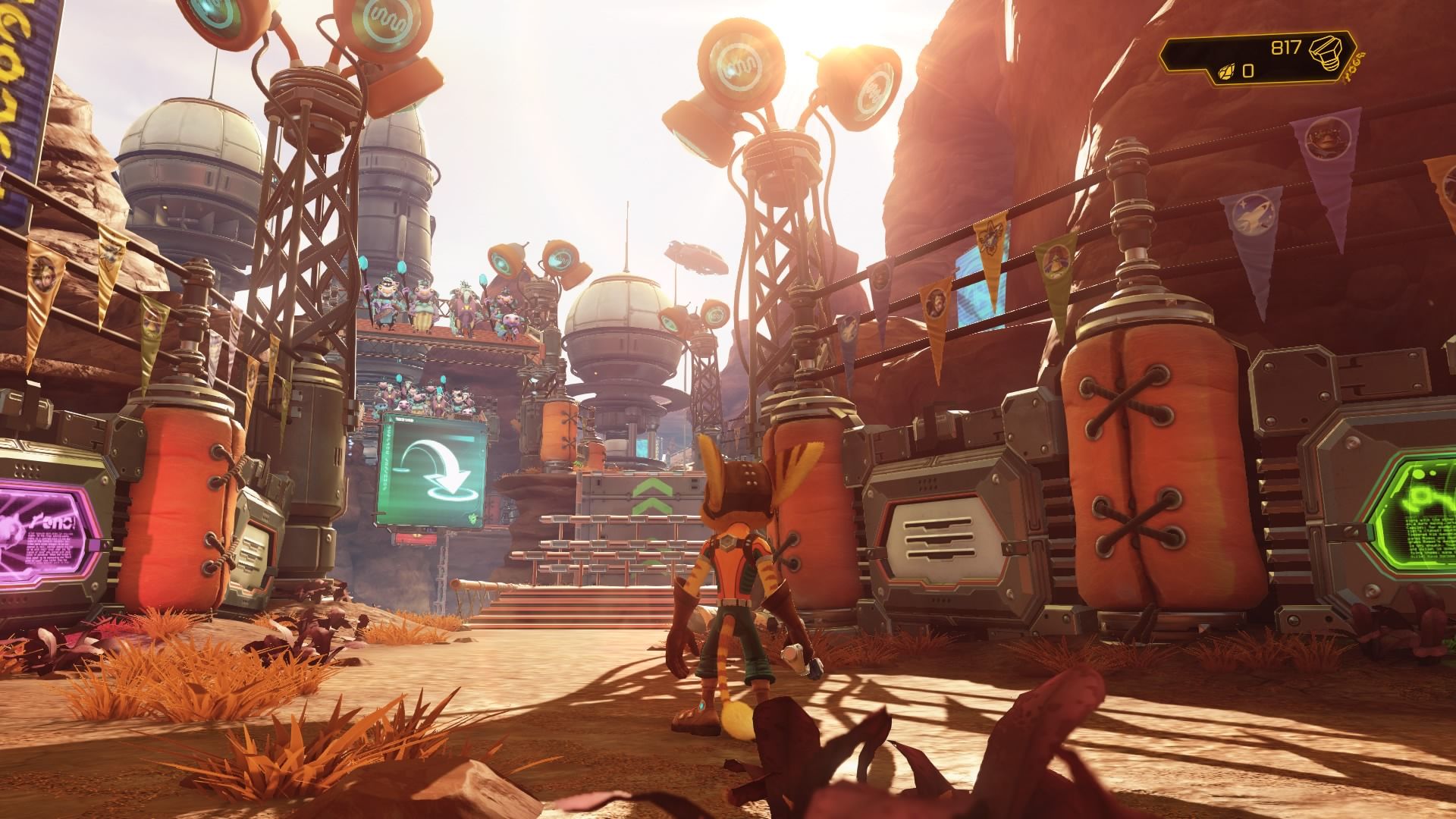The width and height of the screenshot is (1456, 819).
Task: Click the raritanium leaf icon showing zero
Action: (x=1227, y=73)
